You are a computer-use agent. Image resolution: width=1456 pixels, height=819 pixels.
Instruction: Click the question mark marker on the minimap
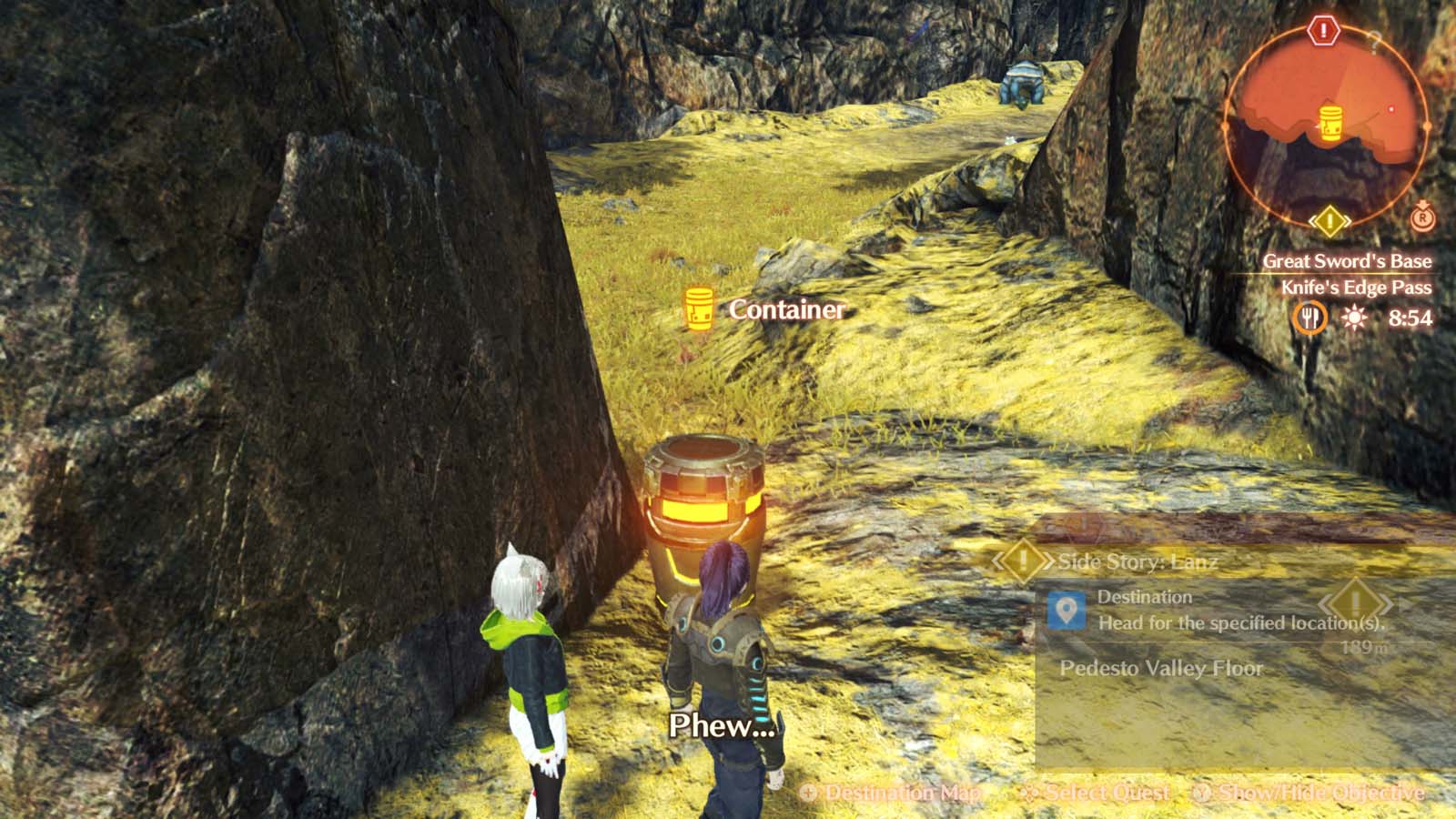[x=1373, y=43]
